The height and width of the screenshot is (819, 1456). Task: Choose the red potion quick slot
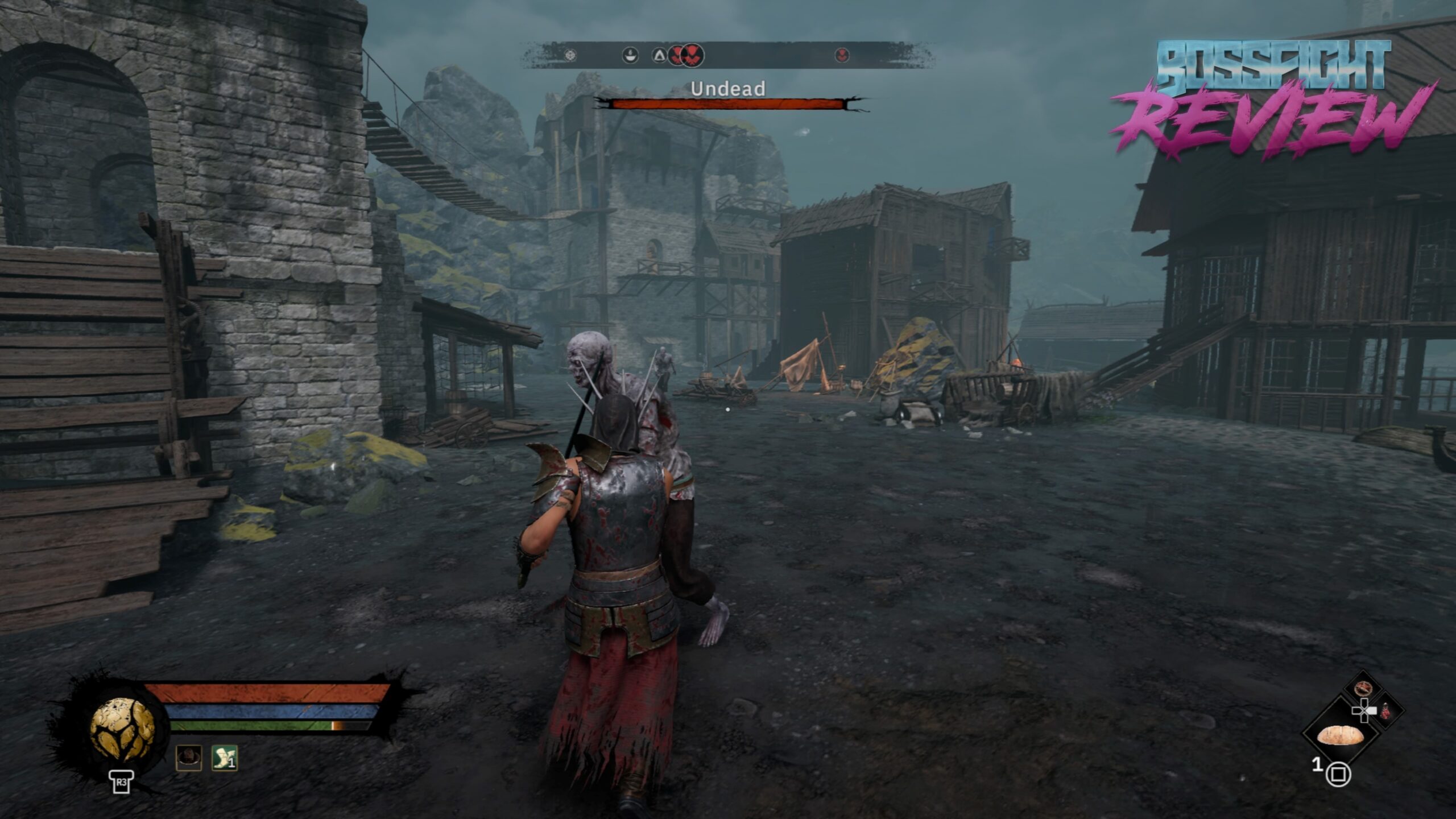pyautogui.click(x=1384, y=710)
